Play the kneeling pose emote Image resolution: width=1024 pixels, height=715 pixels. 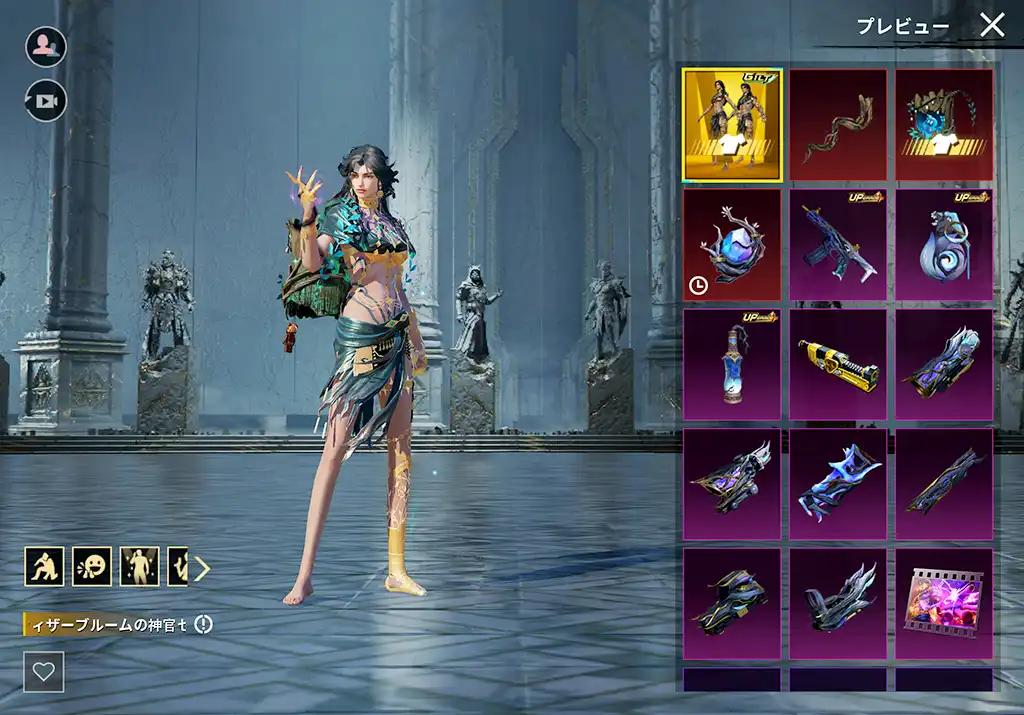pos(44,567)
